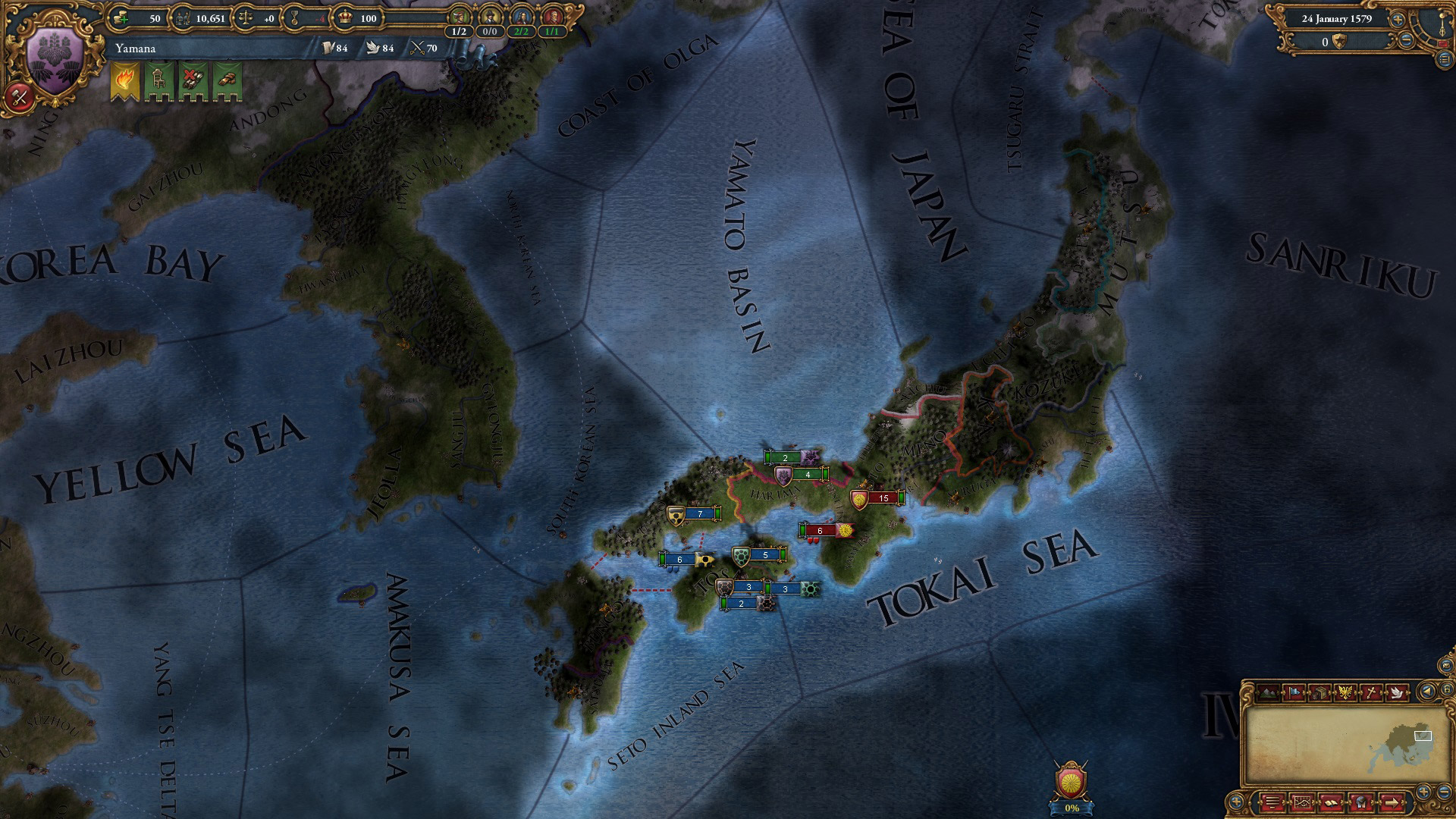This screenshot has height=819, width=1456.
Task: Open the production interface hammer-and-sword button
Action: pos(20,97)
